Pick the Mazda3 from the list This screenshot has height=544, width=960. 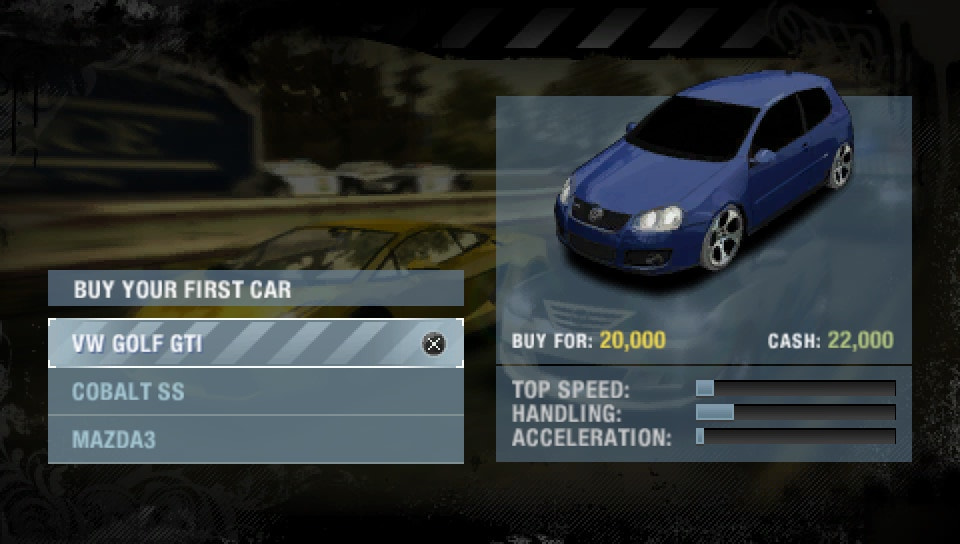[255, 440]
